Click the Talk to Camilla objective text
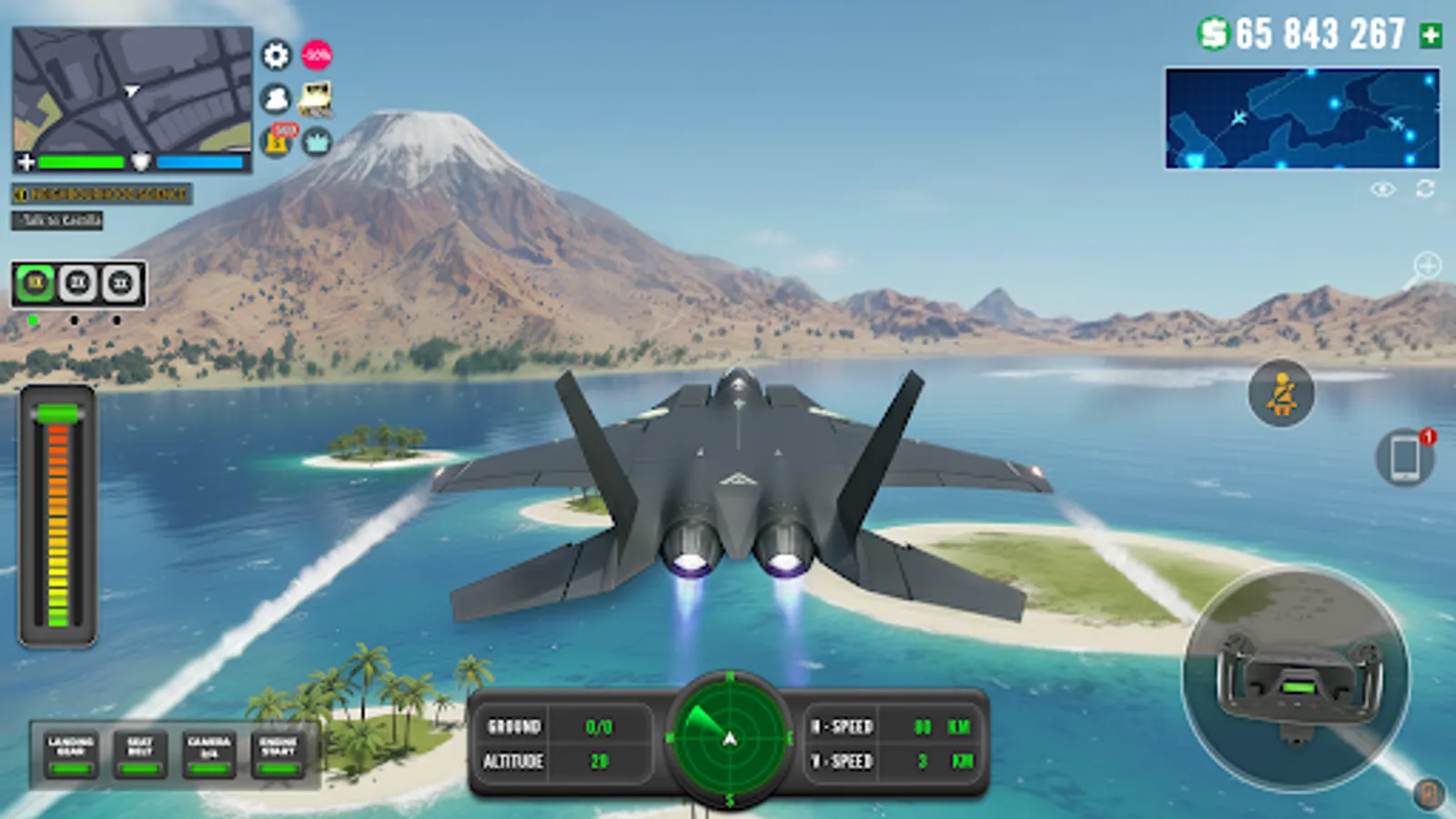 click(x=56, y=220)
